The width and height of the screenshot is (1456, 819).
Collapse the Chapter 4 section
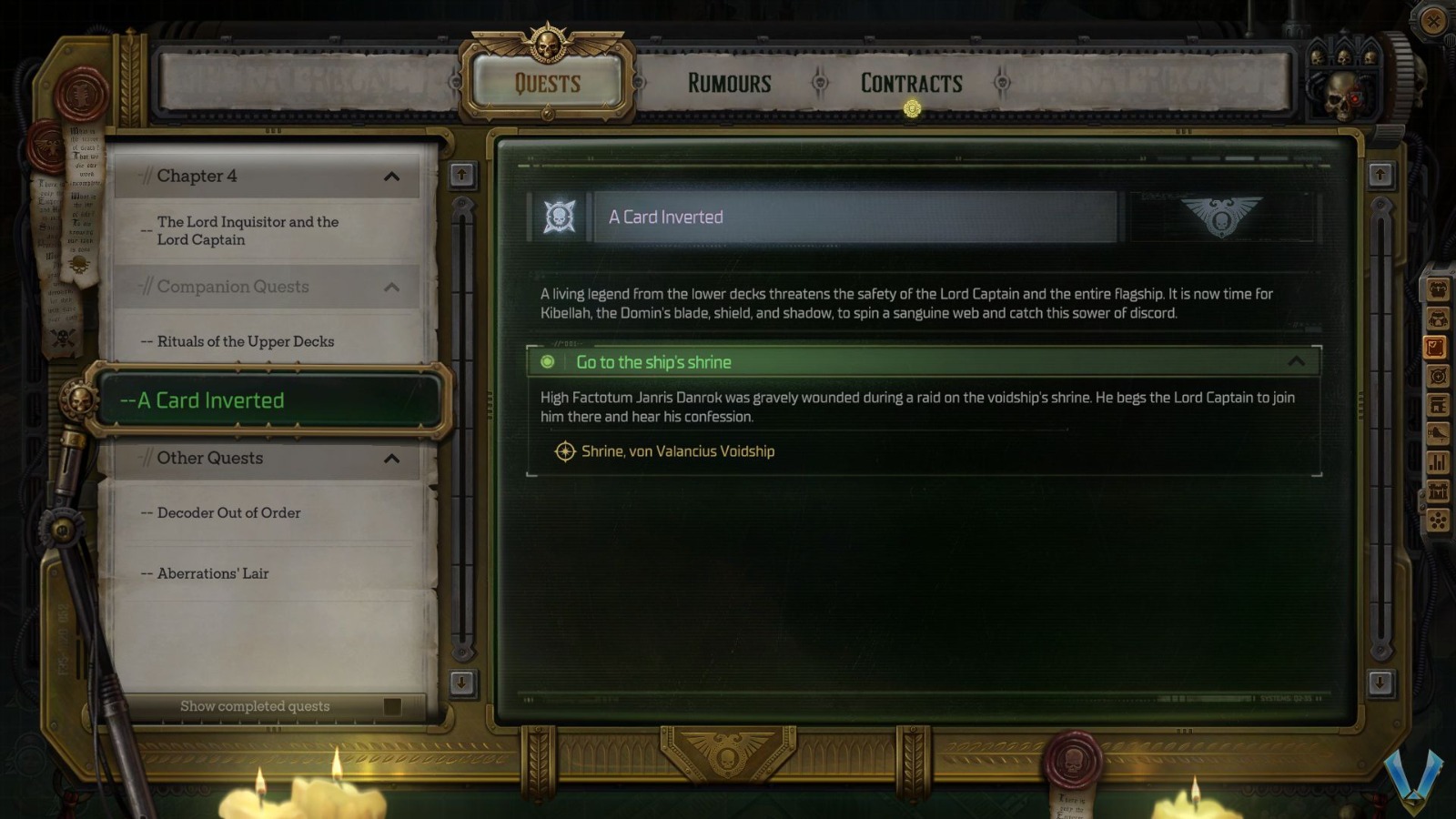point(393,177)
